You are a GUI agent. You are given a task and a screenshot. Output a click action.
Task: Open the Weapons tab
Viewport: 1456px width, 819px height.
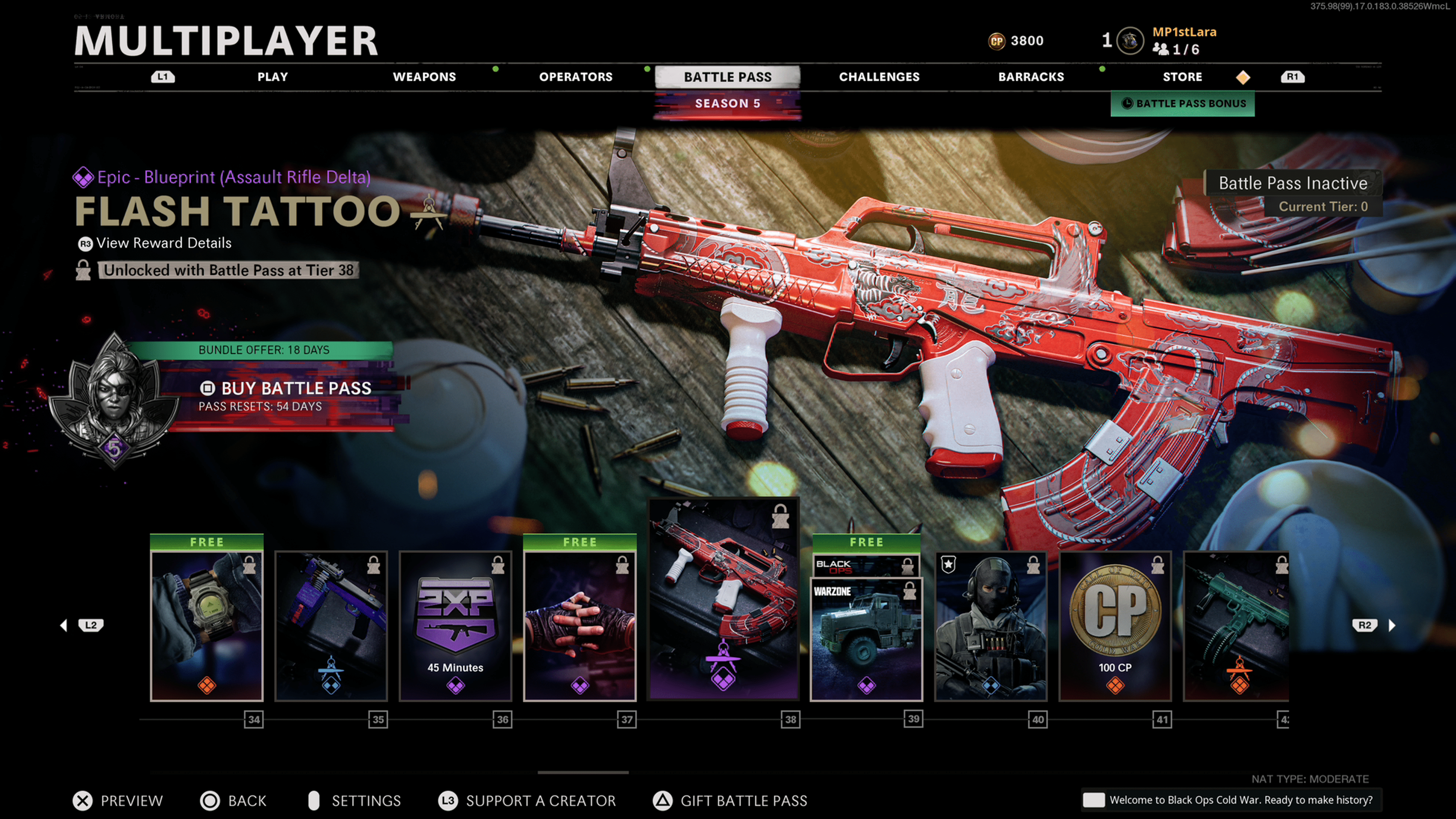[424, 77]
